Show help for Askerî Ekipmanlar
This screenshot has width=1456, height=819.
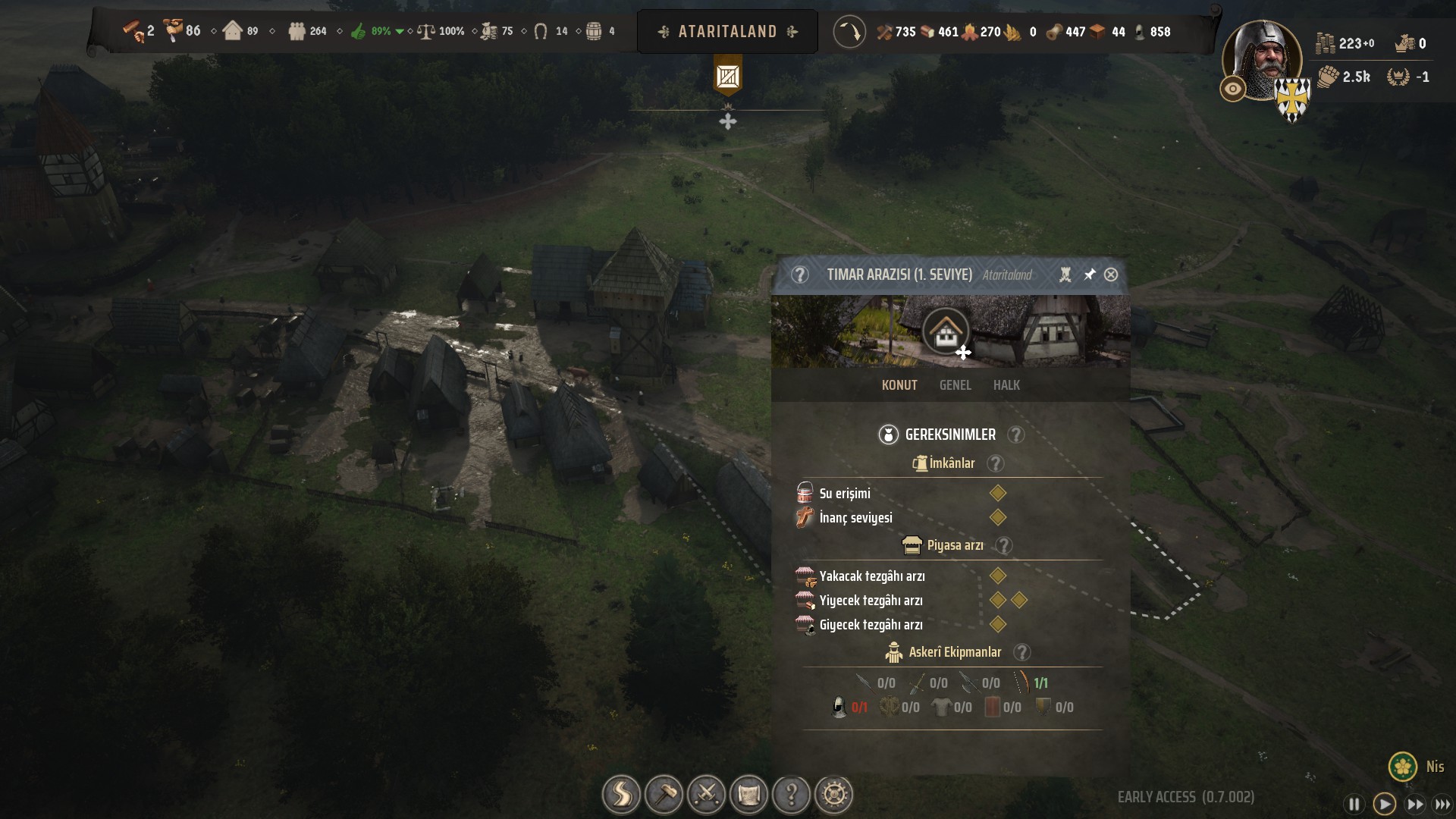tap(1022, 652)
